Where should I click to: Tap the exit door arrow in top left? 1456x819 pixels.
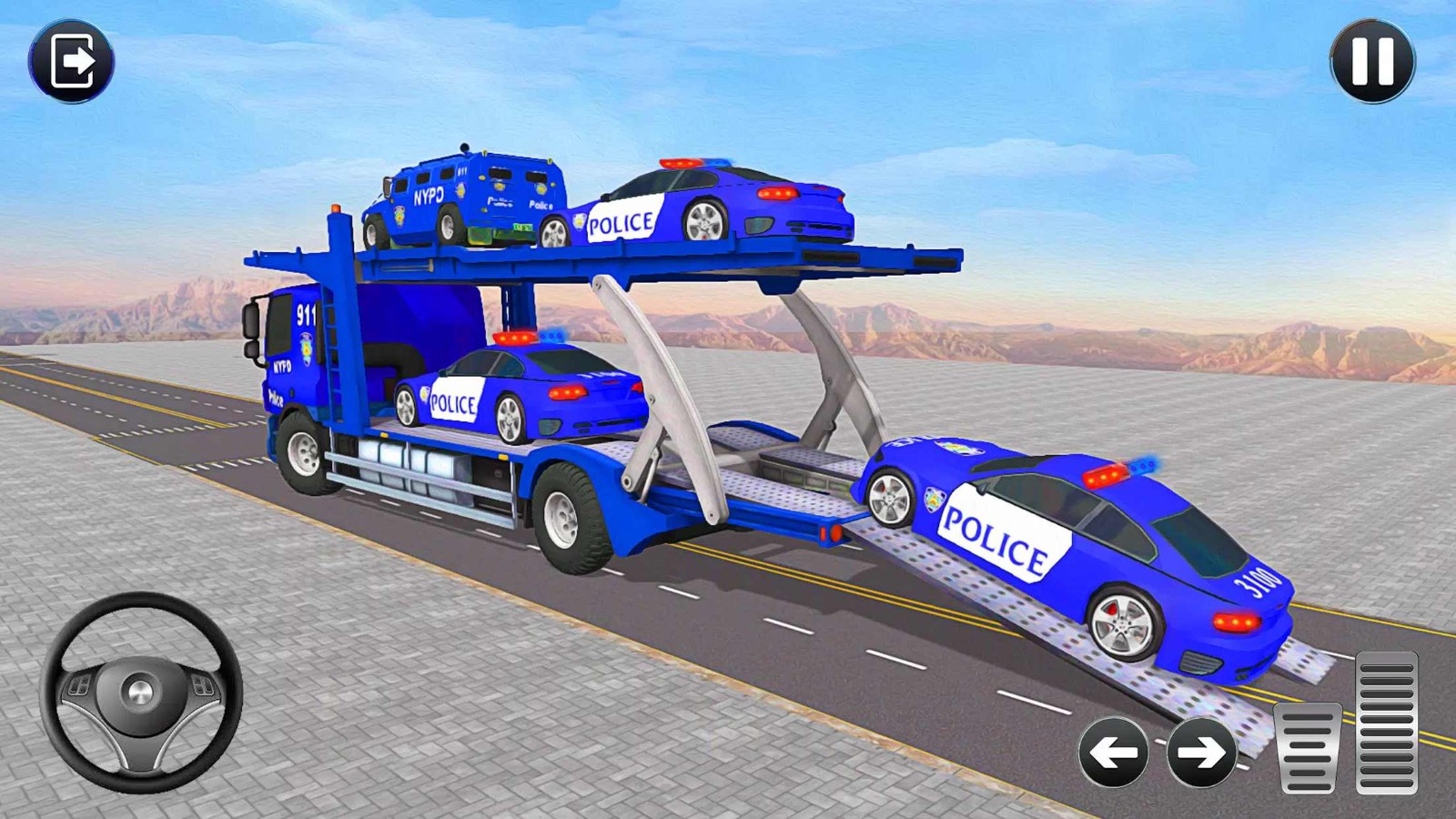[x=75, y=62]
